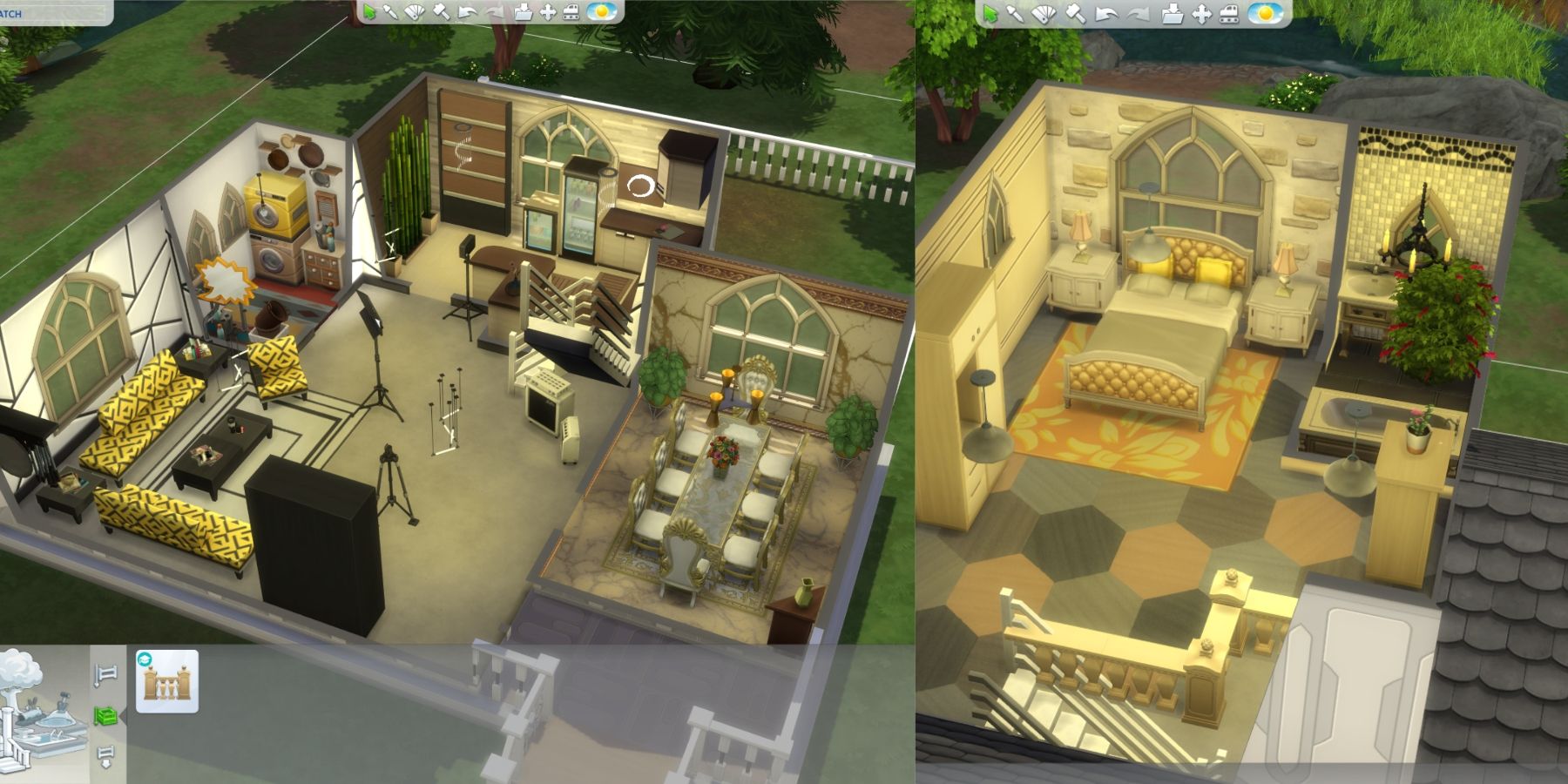1568x784 pixels.
Task: Select the balustrade railing thumbnail
Action: click(x=167, y=684)
